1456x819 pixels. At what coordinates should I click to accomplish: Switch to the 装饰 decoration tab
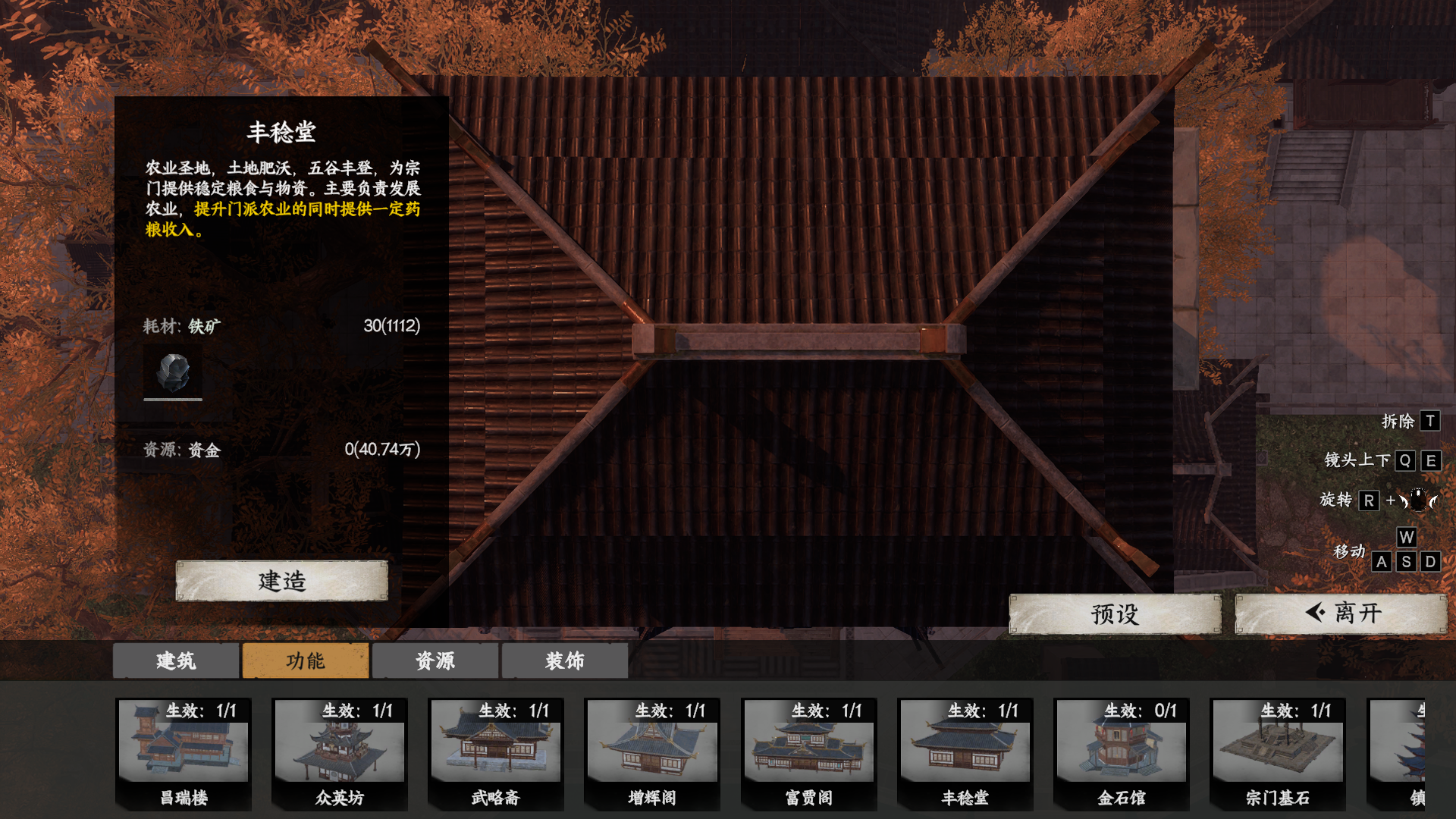click(564, 661)
